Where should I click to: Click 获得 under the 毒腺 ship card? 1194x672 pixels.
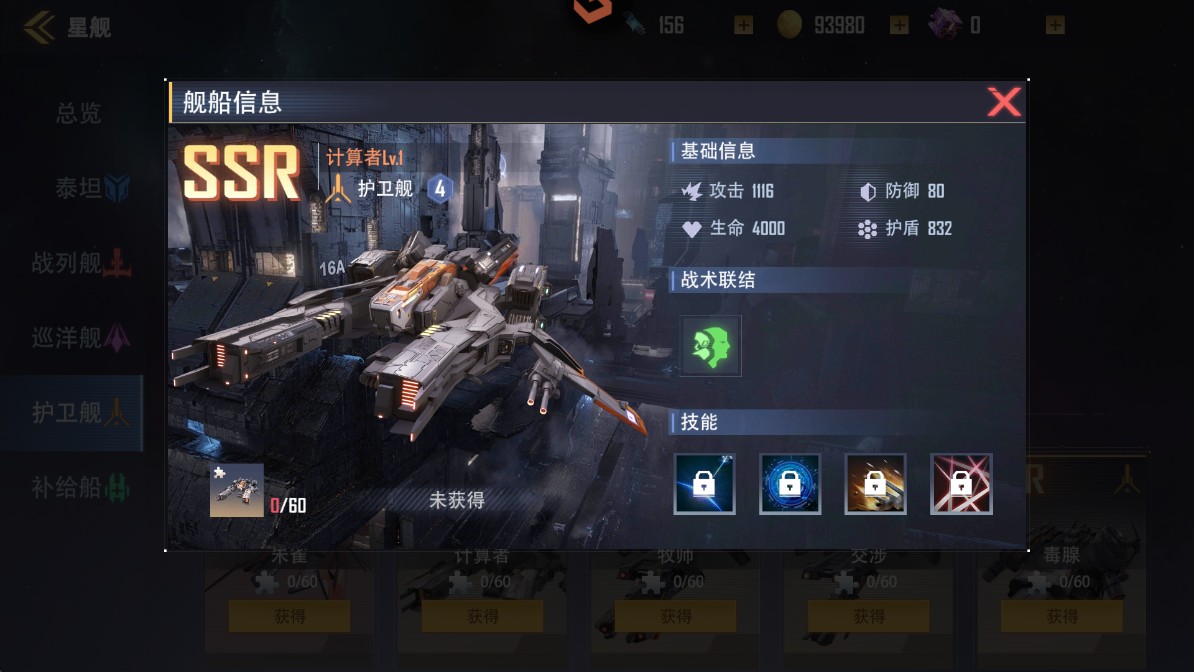[1062, 617]
